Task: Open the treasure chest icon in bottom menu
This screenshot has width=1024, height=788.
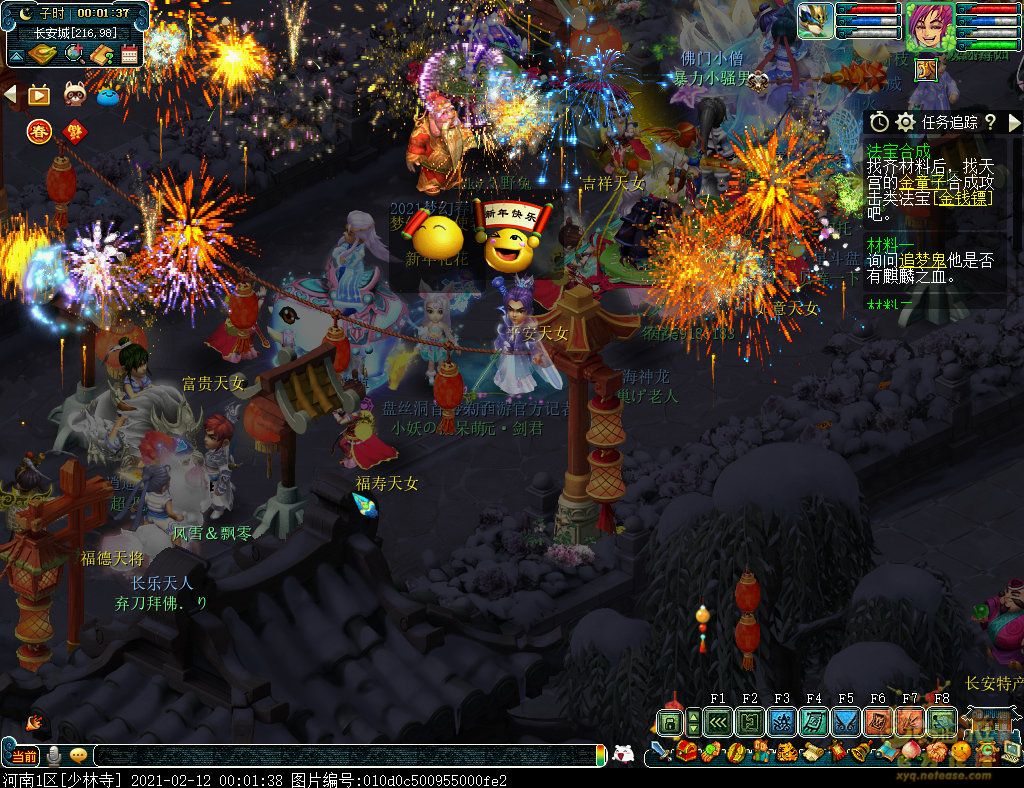Action: pyautogui.click(x=686, y=752)
